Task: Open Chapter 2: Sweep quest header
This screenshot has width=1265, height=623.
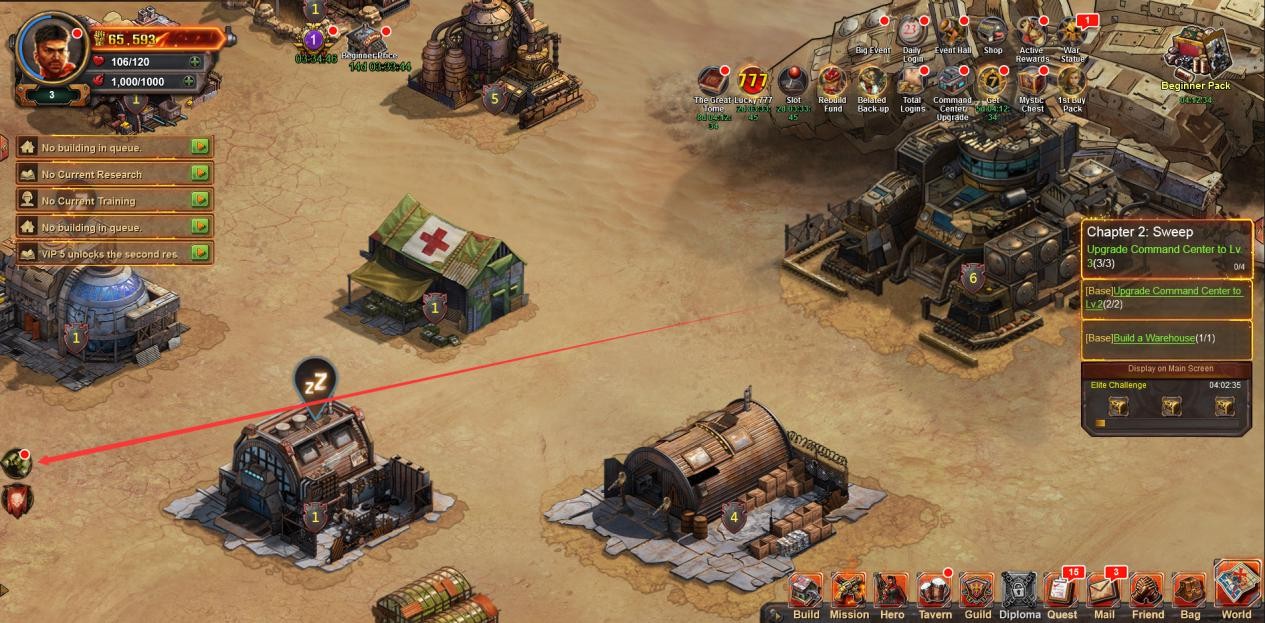Action: (x=1140, y=232)
